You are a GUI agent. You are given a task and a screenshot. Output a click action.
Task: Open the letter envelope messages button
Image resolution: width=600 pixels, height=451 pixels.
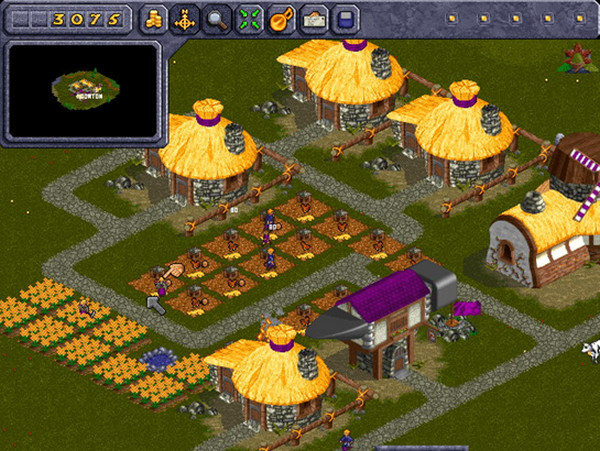tap(313, 18)
